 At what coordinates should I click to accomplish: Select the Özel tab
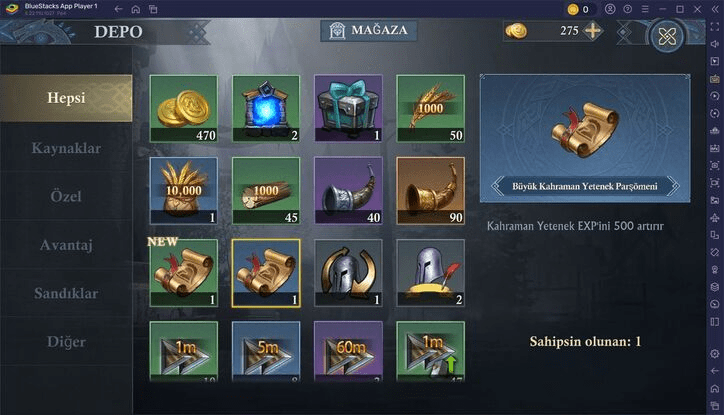coord(66,196)
